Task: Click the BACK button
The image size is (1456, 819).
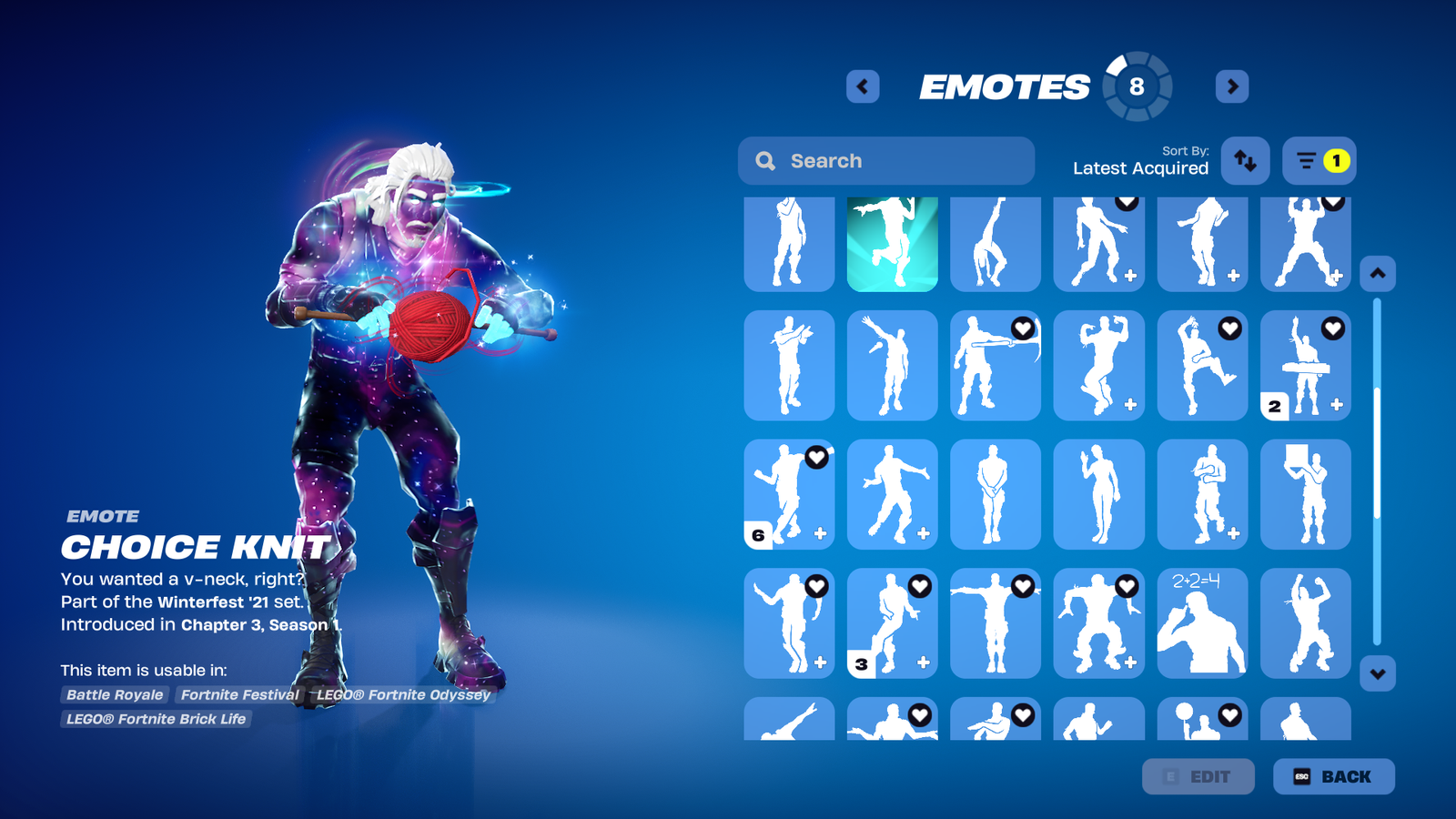Action: [1334, 776]
